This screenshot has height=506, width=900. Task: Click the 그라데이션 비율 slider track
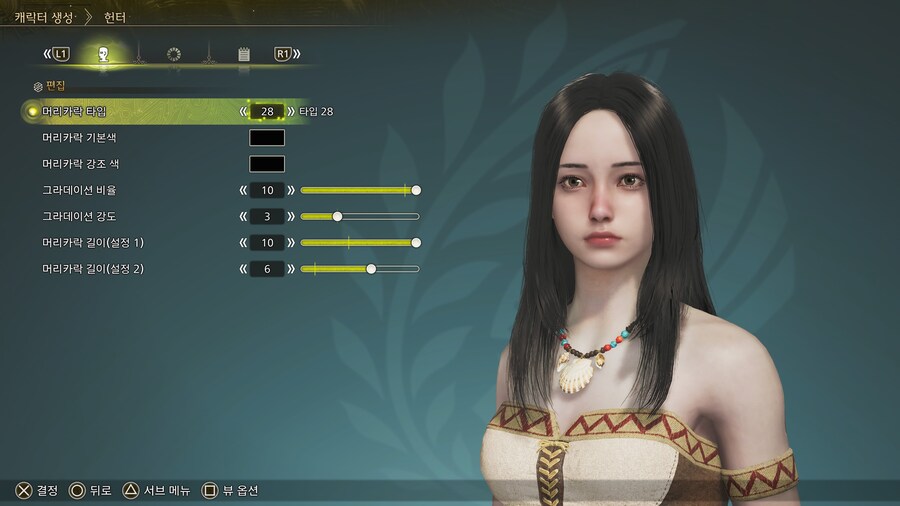click(x=359, y=190)
